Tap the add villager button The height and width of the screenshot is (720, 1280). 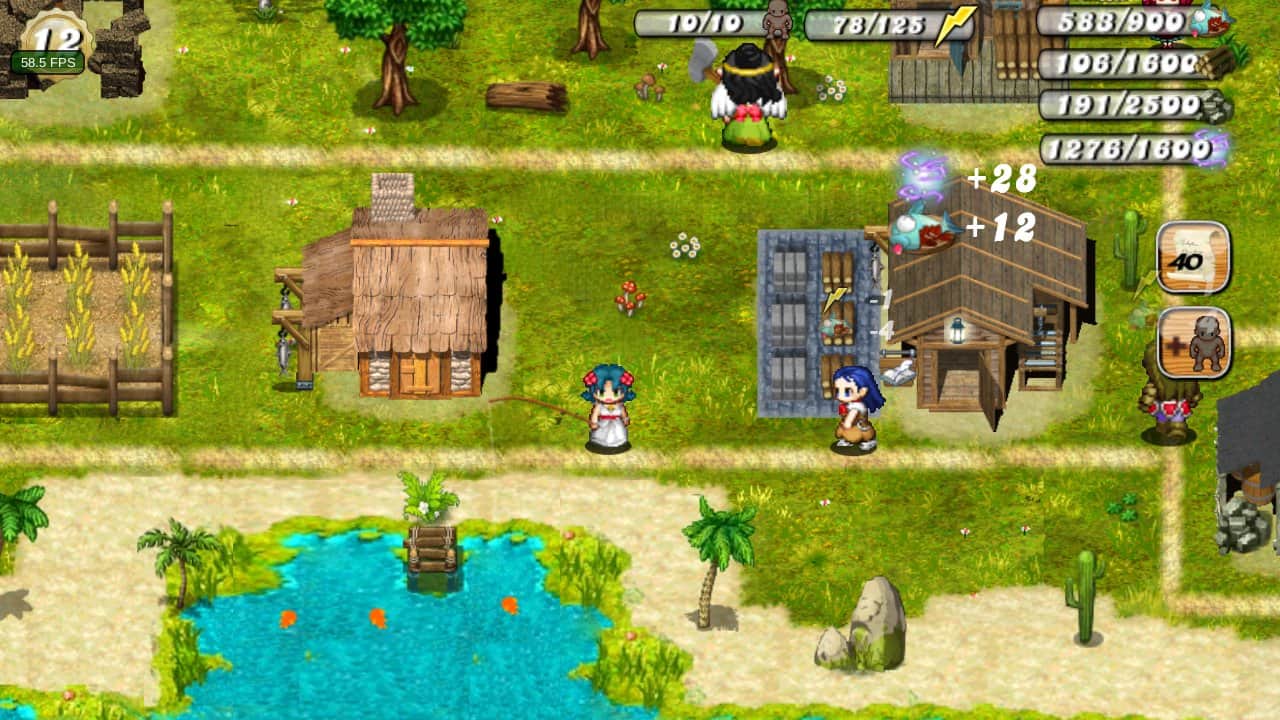pos(1194,343)
